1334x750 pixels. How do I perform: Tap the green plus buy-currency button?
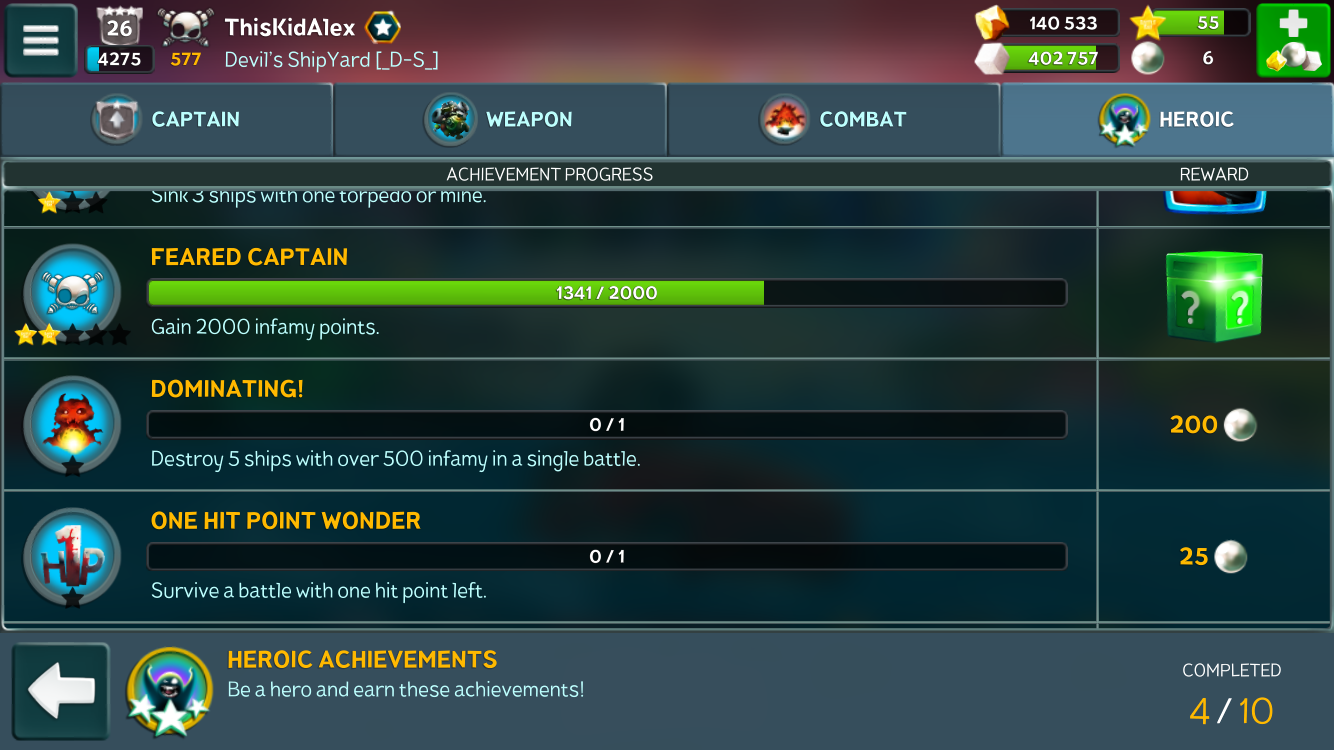pos(1293,40)
